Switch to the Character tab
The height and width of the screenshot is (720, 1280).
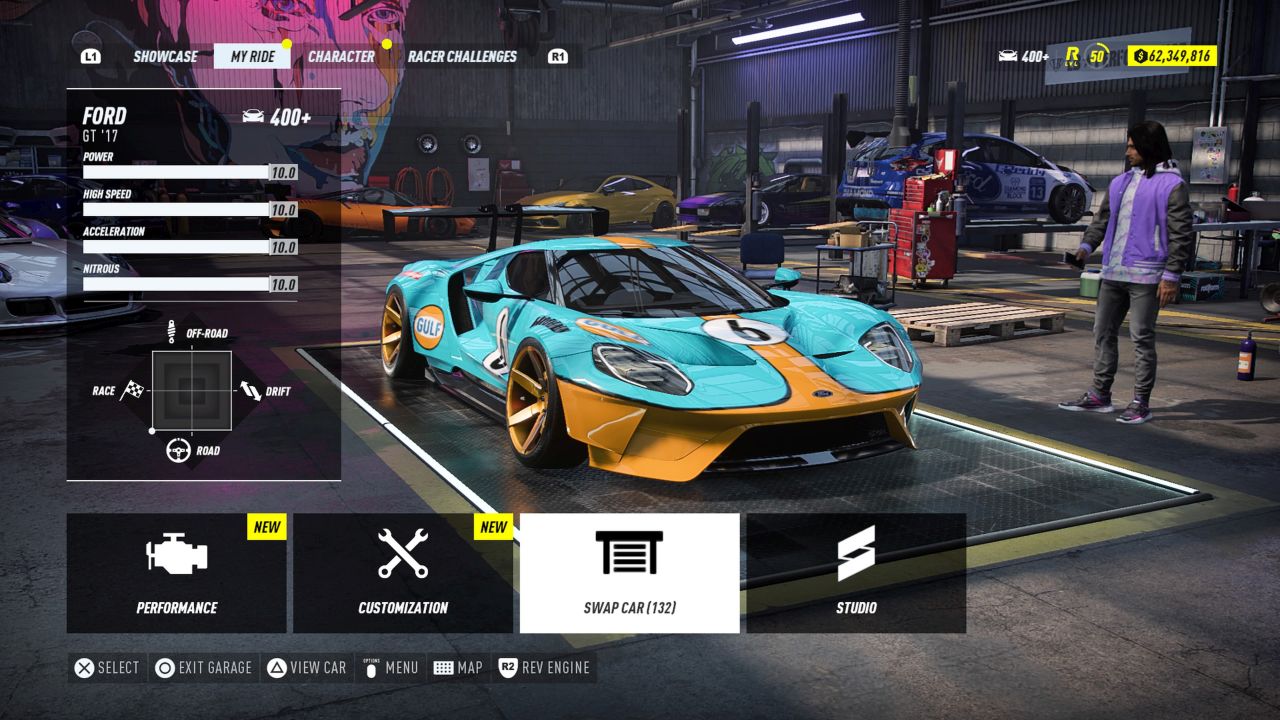(341, 57)
